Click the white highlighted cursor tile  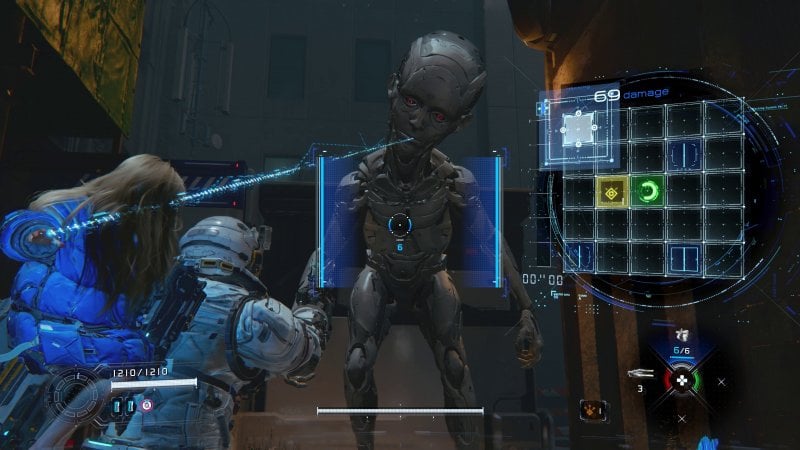click(578, 126)
